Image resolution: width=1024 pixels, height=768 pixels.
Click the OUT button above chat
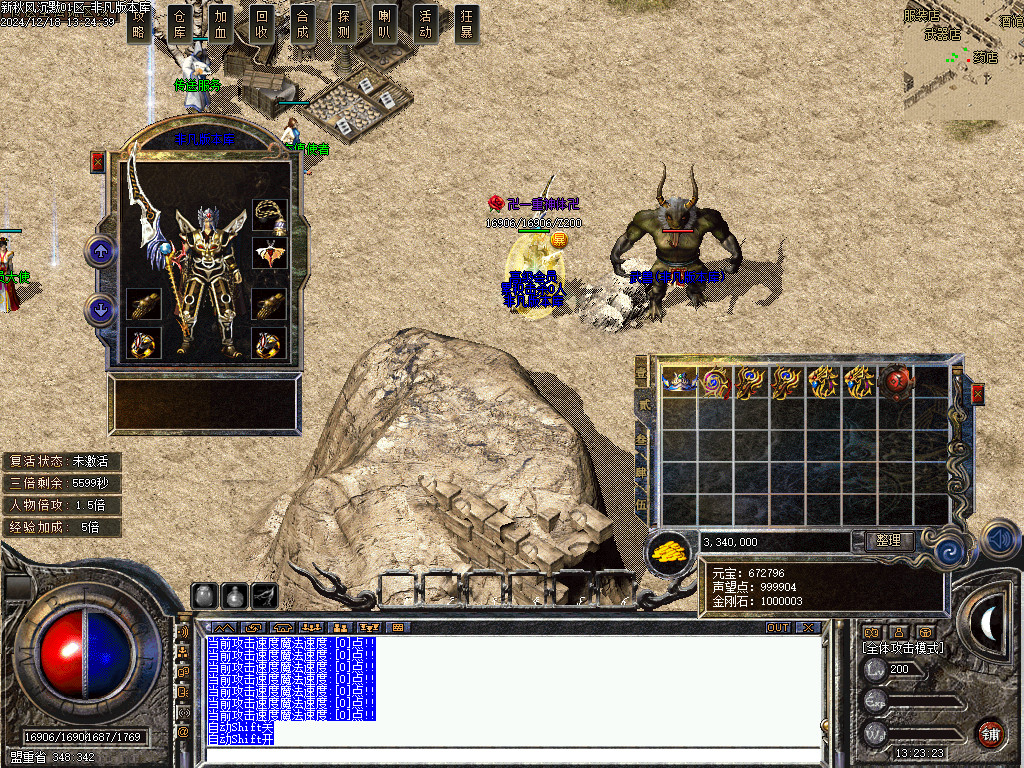[x=778, y=628]
